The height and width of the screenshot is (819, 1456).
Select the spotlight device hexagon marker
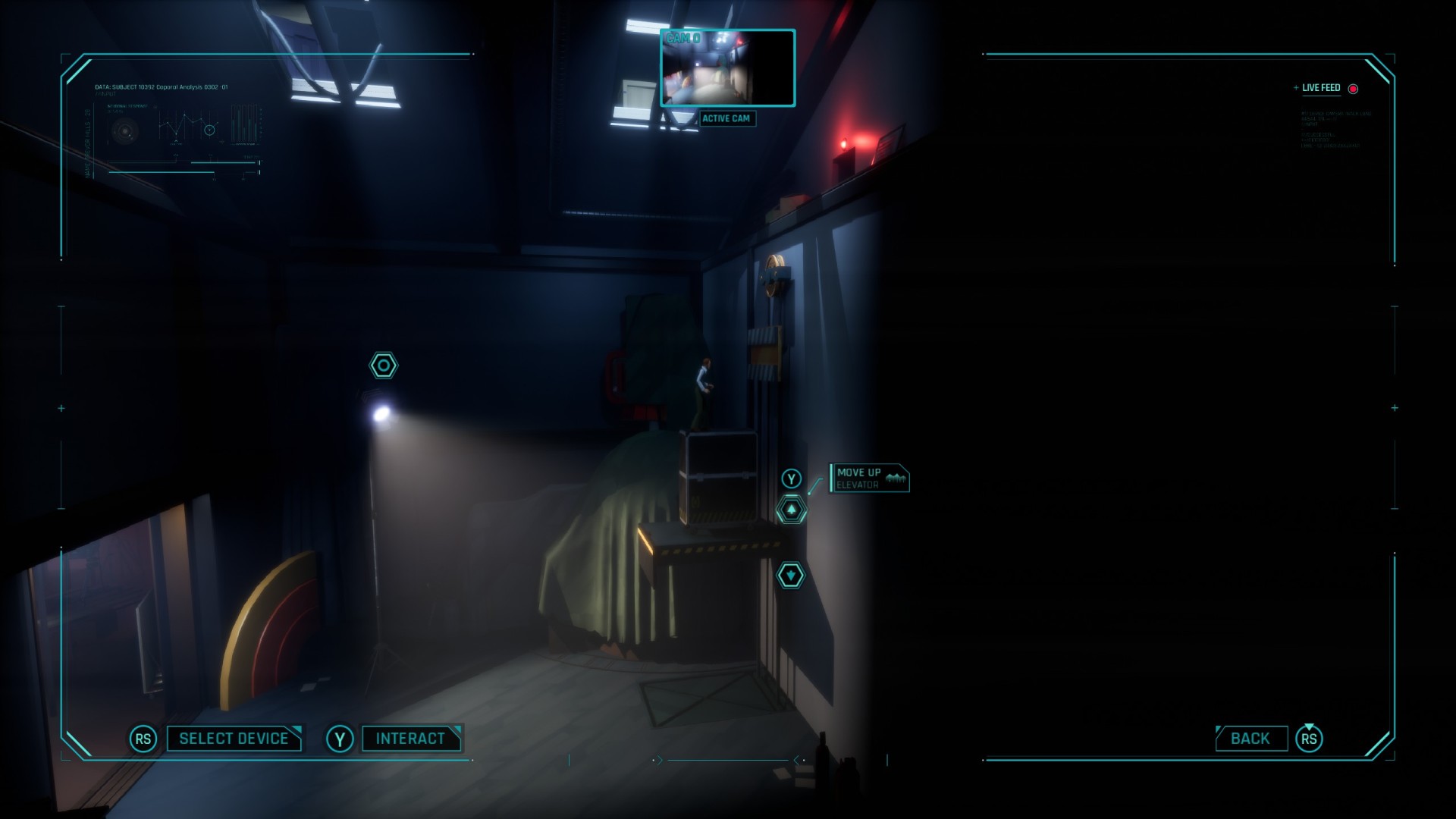tap(383, 366)
